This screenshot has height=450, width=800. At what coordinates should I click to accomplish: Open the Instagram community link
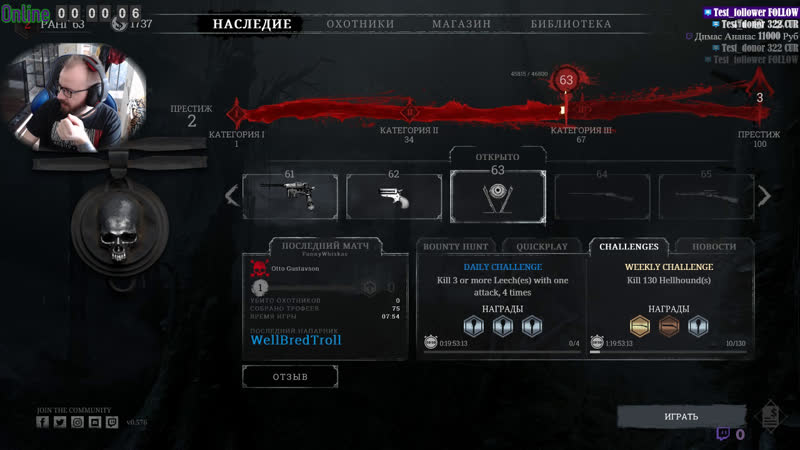[x=78, y=422]
